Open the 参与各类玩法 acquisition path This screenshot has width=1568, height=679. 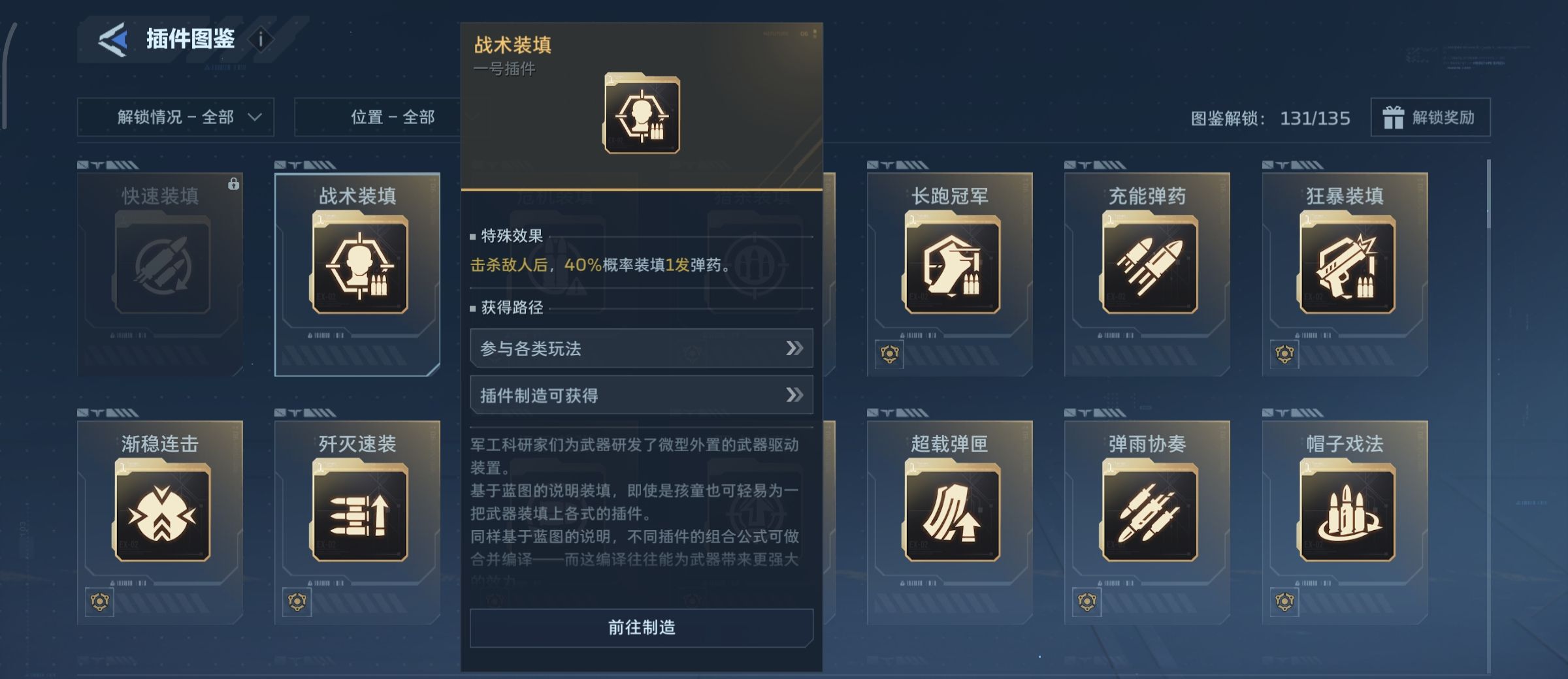click(642, 349)
